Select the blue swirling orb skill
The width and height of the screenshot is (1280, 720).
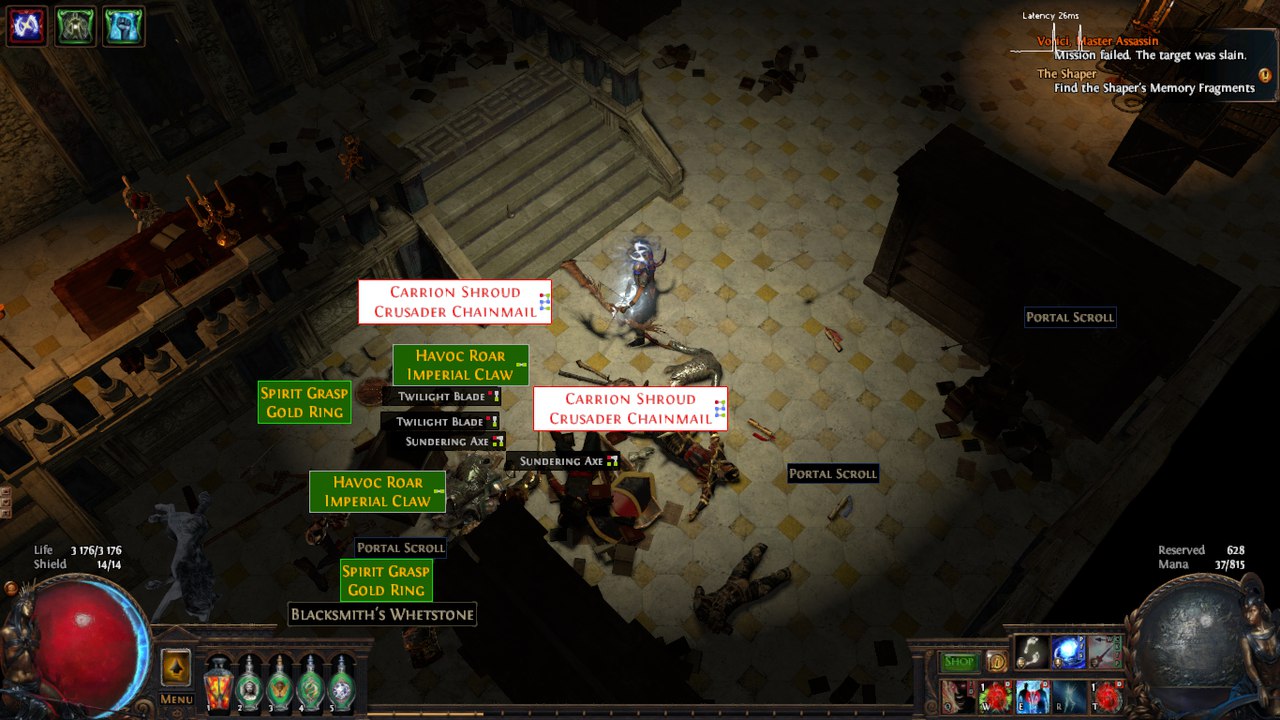tap(1068, 652)
